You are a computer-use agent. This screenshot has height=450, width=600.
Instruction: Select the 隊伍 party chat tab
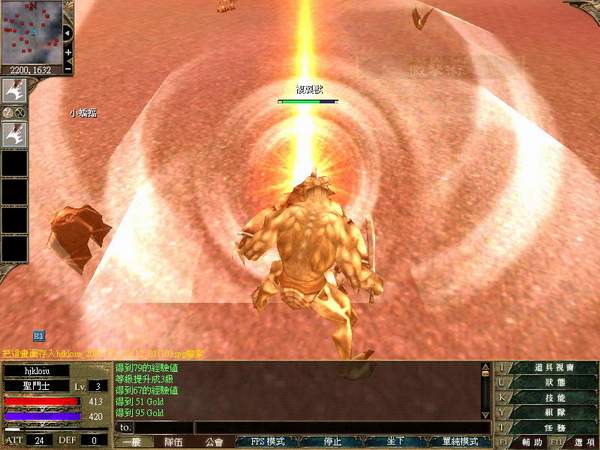coord(173,441)
